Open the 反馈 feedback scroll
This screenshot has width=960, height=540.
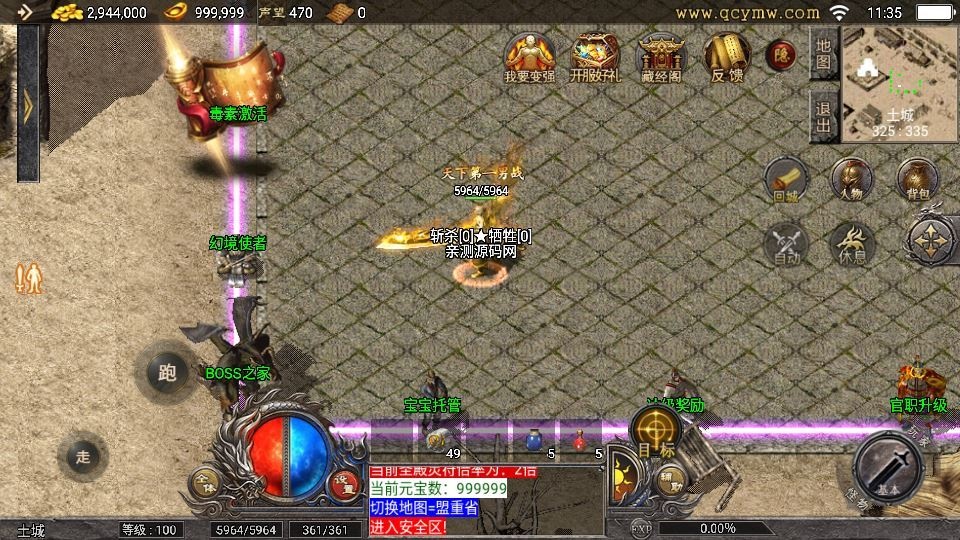(x=726, y=57)
